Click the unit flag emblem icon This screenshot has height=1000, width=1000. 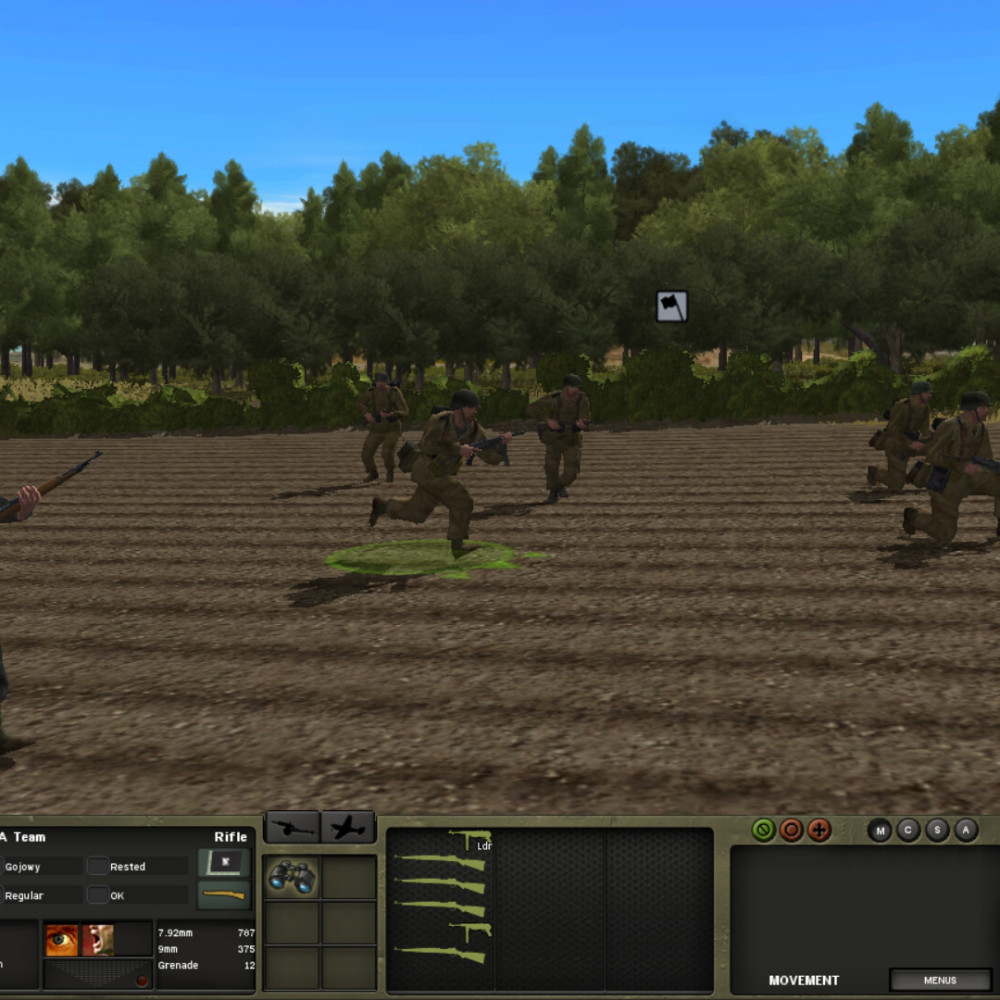tap(224, 862)
